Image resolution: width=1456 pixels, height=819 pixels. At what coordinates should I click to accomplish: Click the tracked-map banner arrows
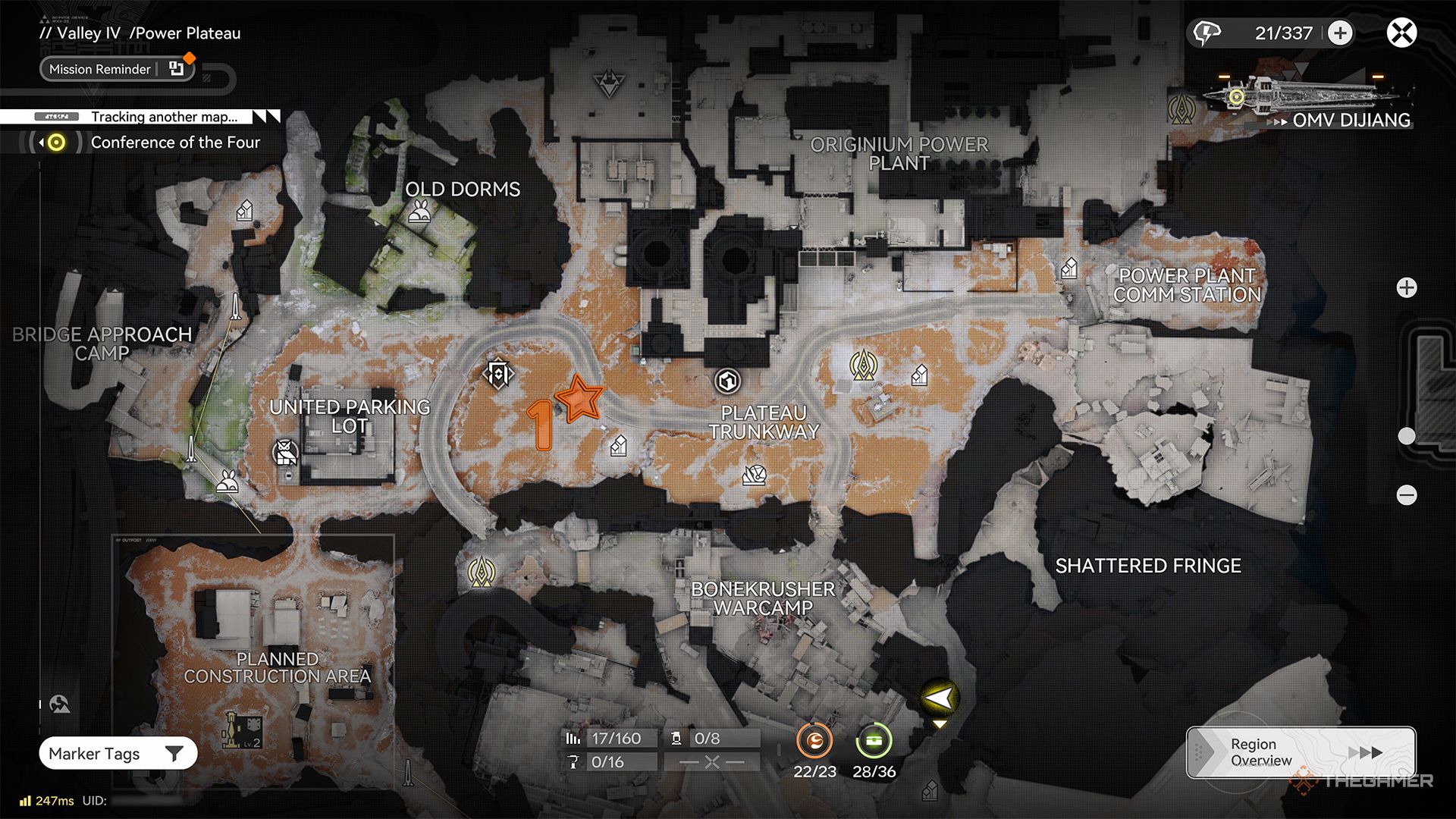point(266,117)
